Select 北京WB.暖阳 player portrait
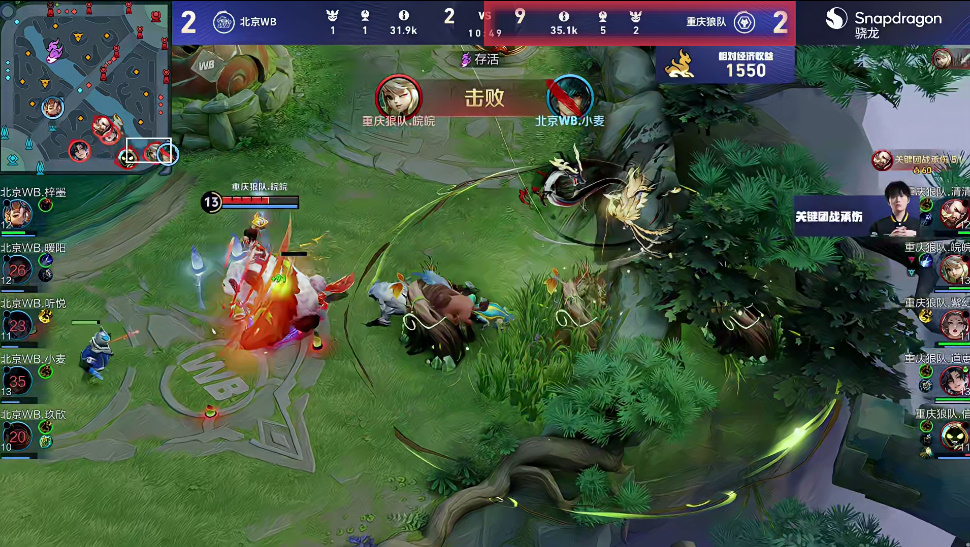 point(17,269)
